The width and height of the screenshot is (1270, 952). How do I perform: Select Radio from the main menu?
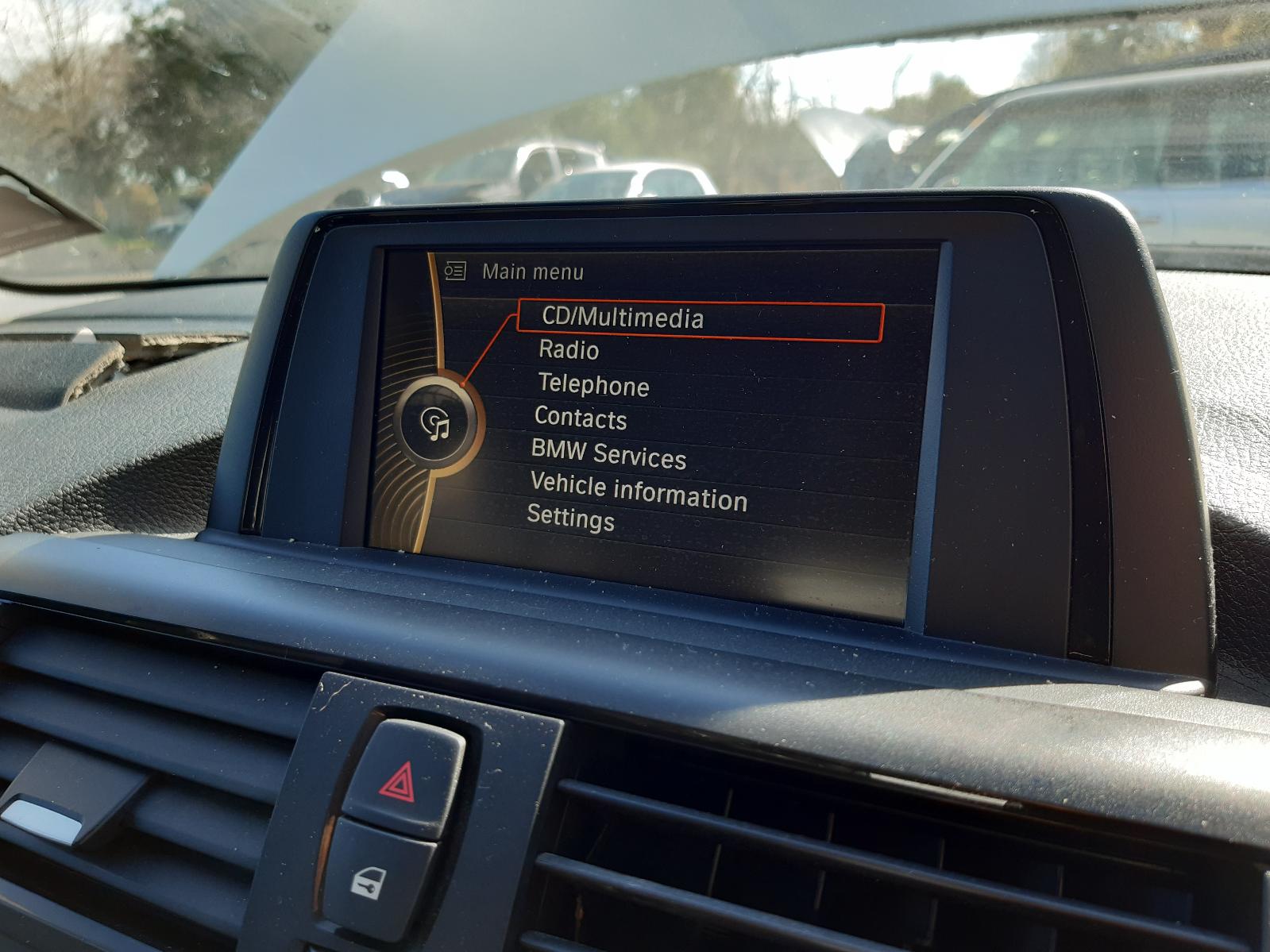pos(569,349)
